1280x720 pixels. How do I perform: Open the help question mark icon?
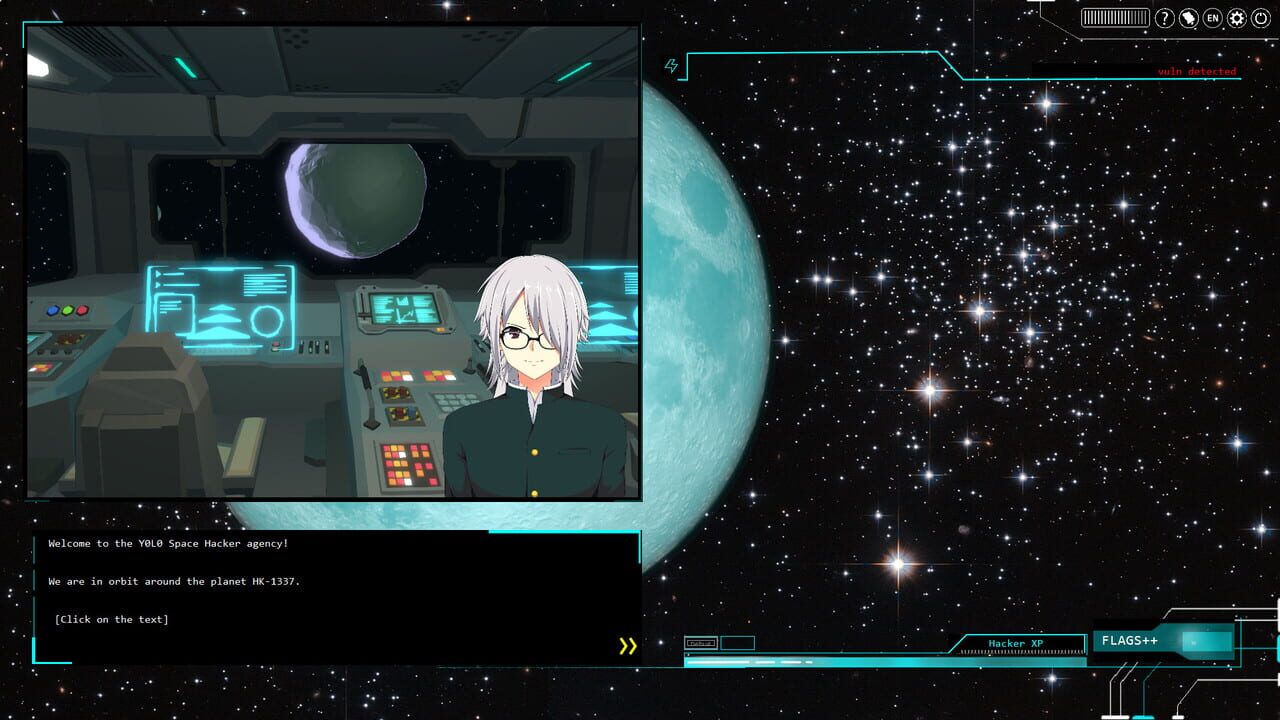coord(1163,17)
